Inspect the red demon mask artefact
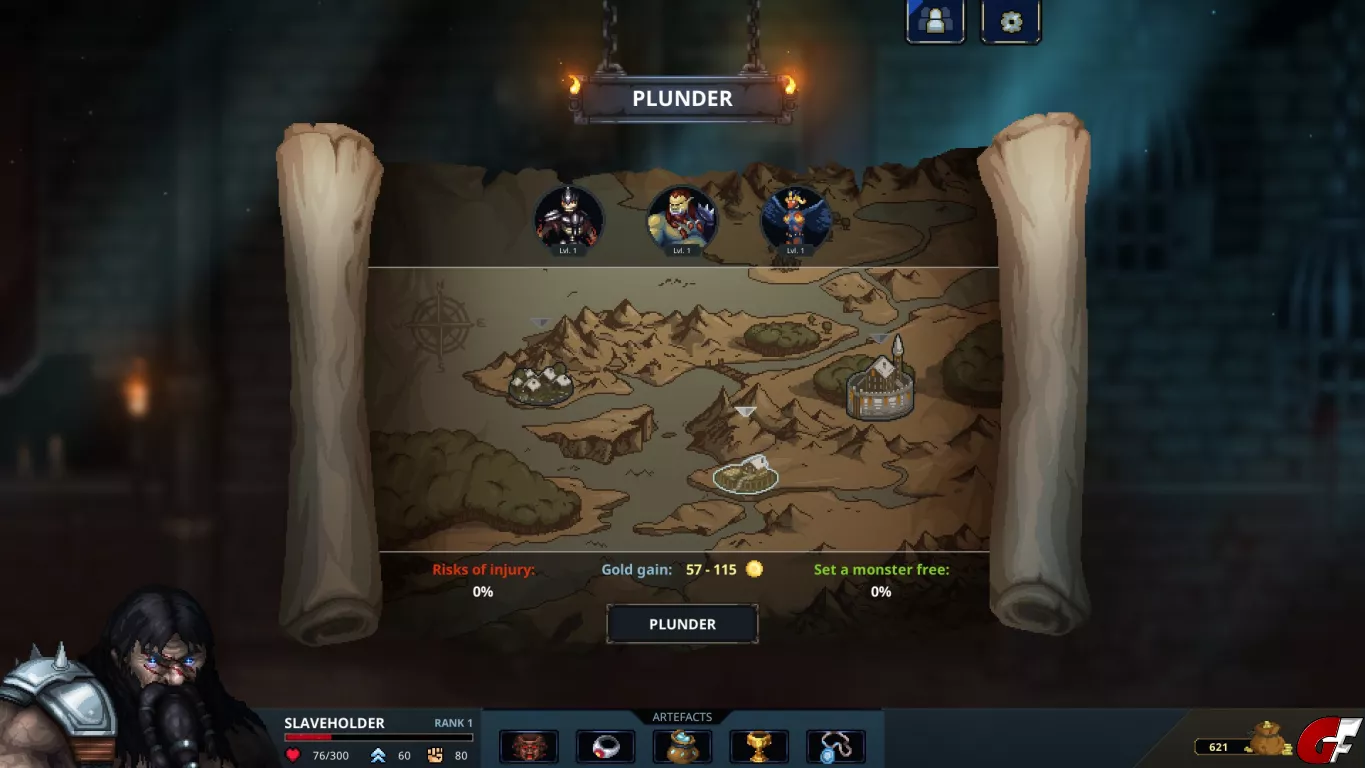The height and width of the screenshot is (768, 1365). [x=529, y=746]
